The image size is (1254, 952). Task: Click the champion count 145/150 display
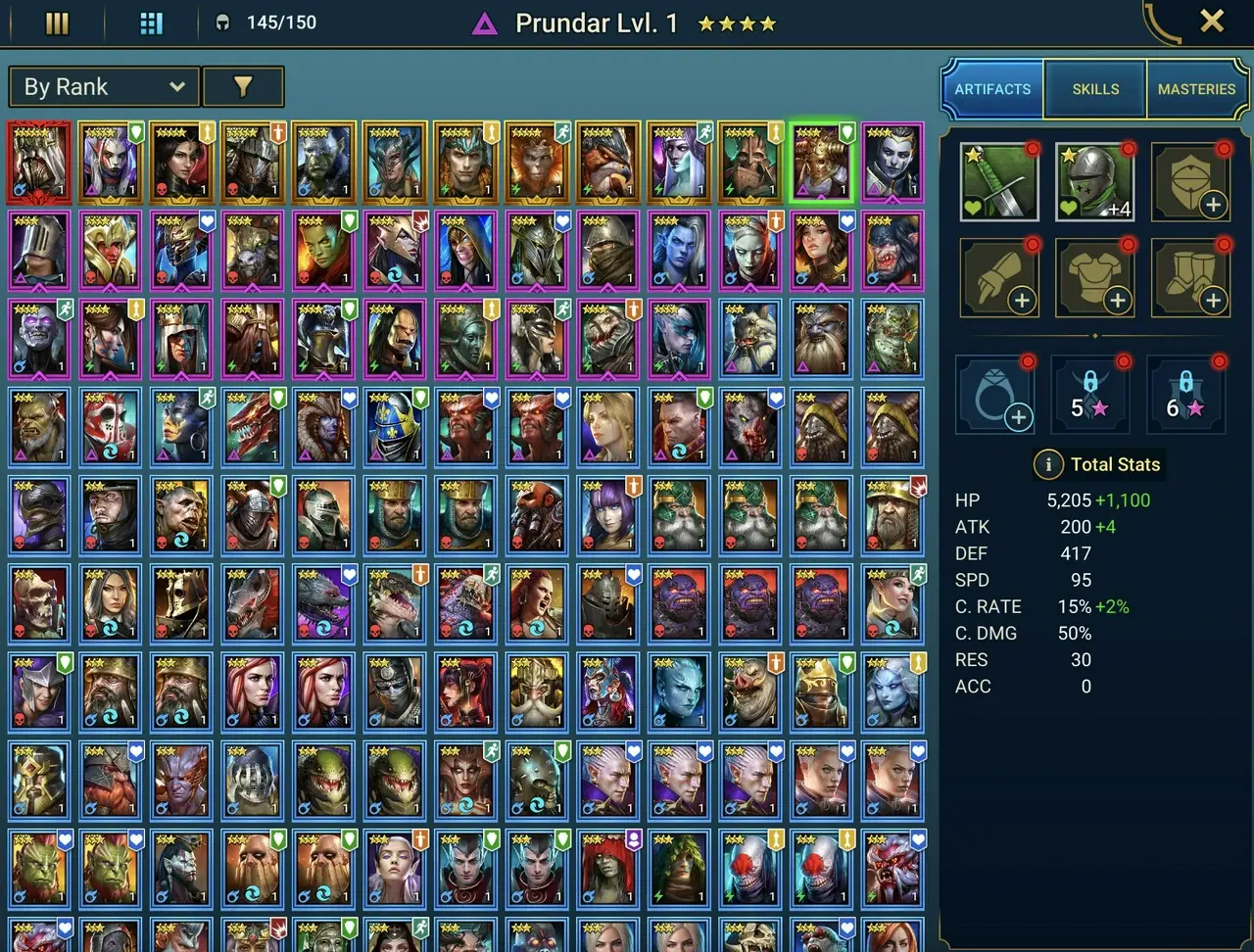click(x=265, y=23)
